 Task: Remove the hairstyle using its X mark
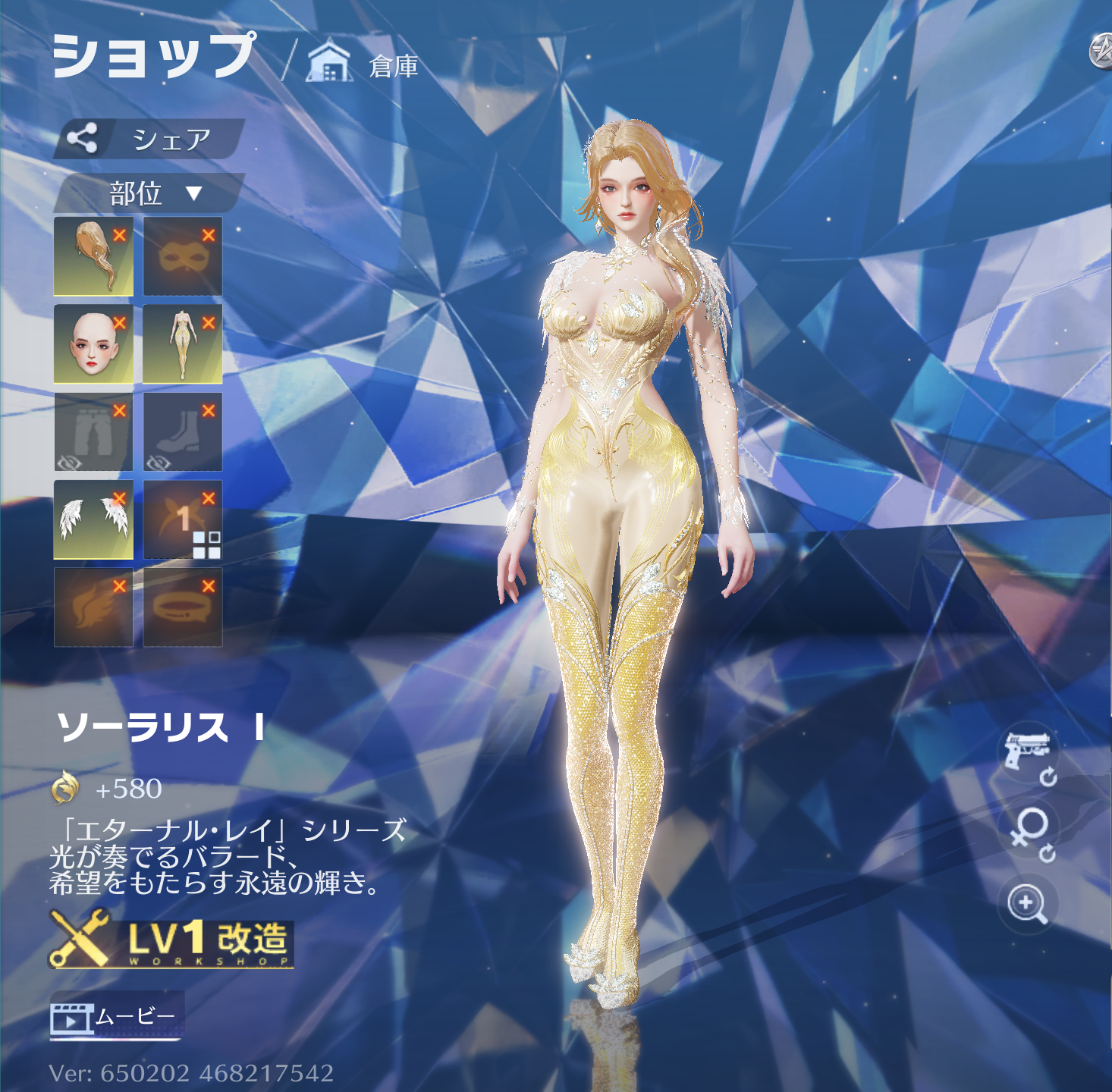pyautogui.click(x=121, y=235)
